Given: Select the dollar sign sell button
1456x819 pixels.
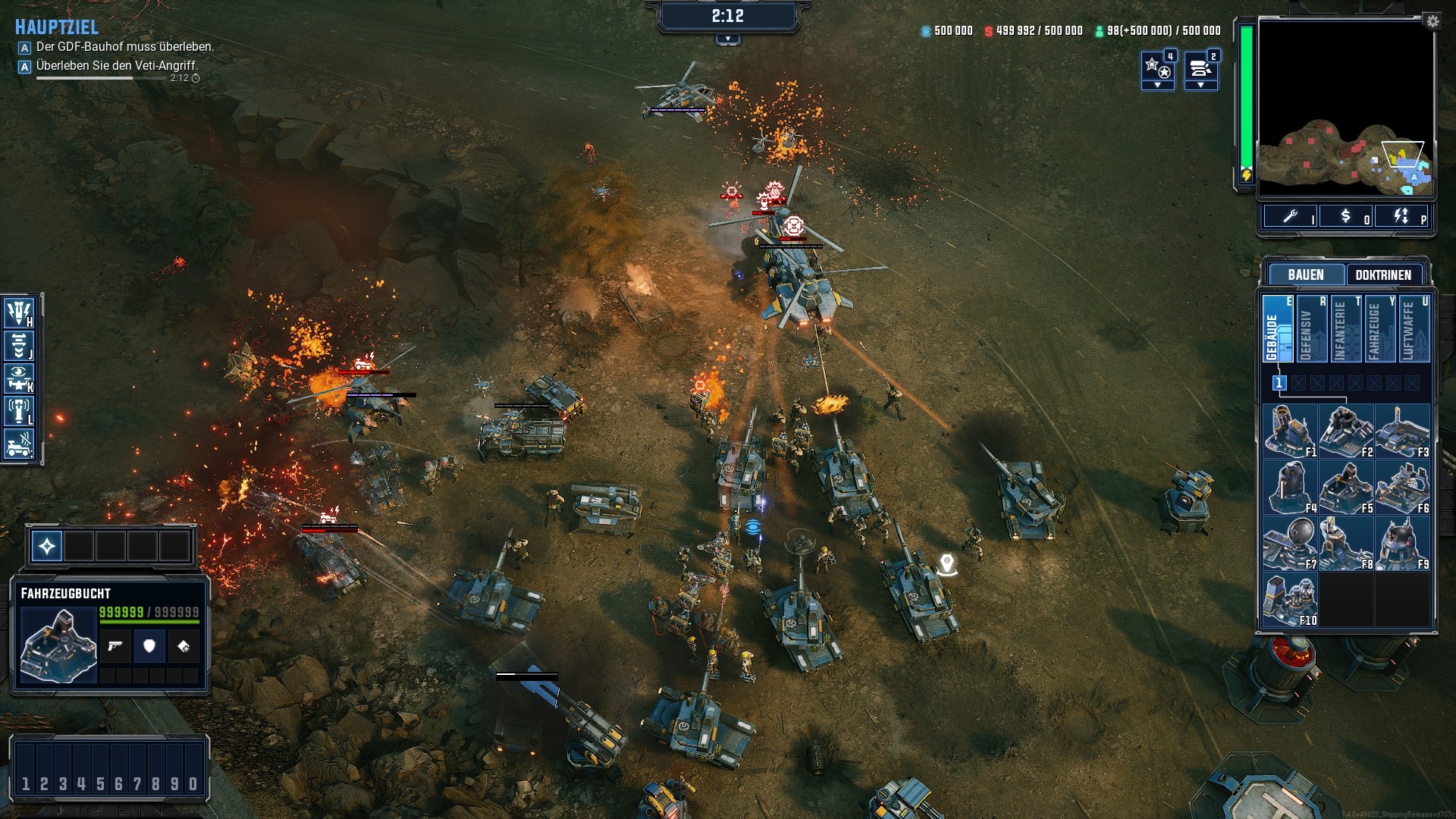Looking at the screenshot, I should pyautogui.click(x=1345, y=217).
